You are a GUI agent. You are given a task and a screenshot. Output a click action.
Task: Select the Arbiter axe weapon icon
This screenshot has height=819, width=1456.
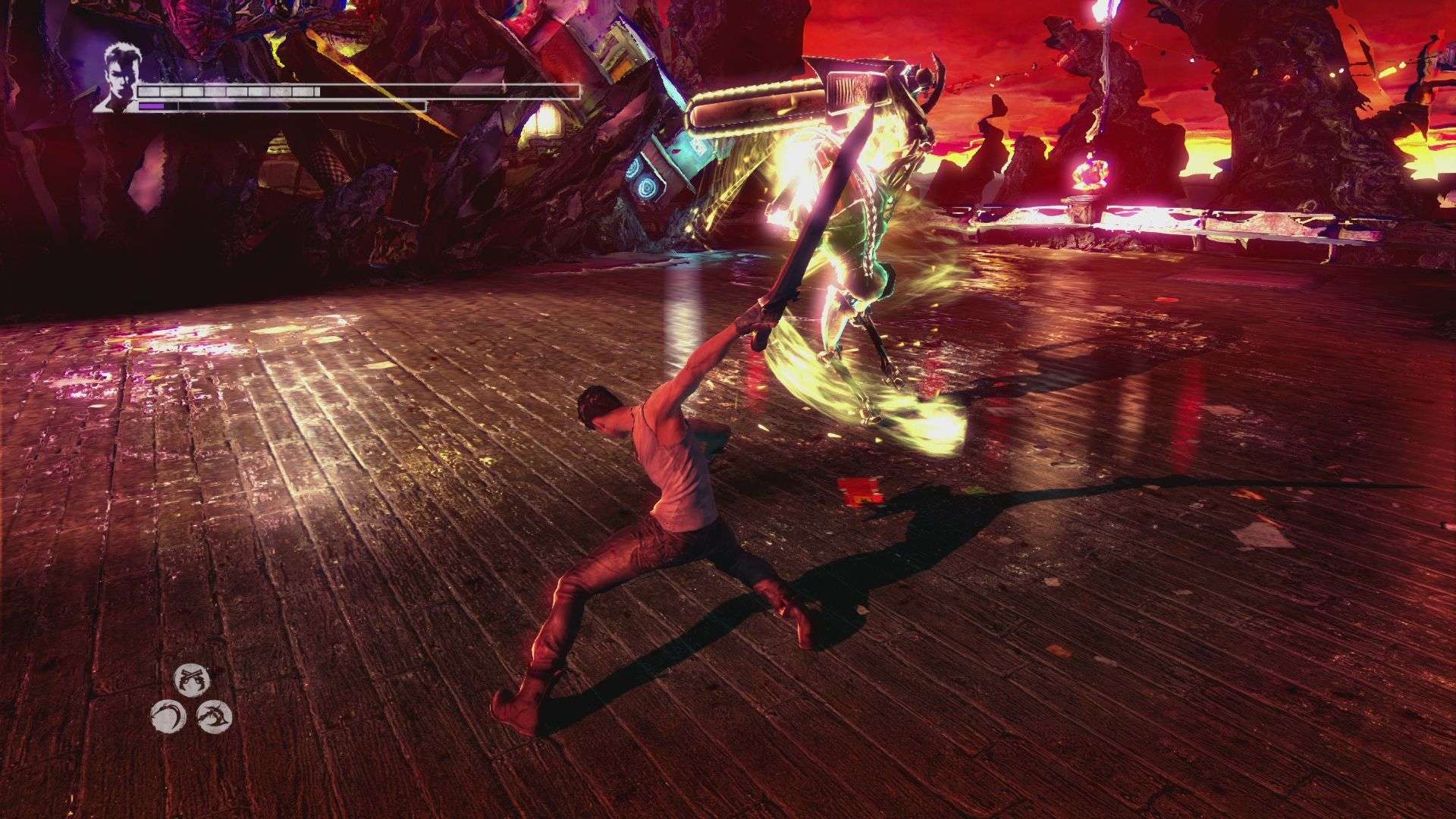[215, 717]
